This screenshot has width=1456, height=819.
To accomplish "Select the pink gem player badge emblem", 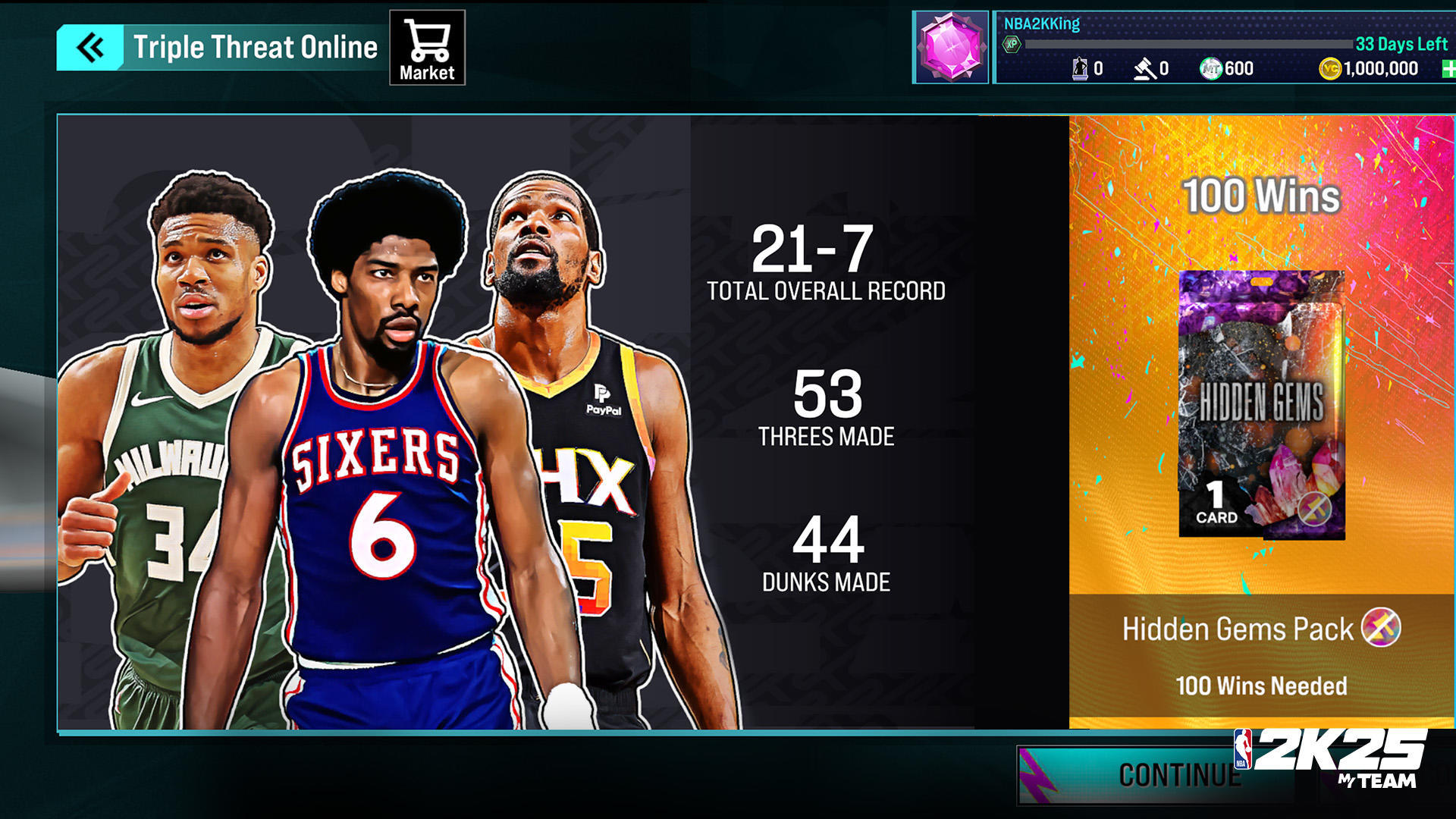I will pos(950,44).
